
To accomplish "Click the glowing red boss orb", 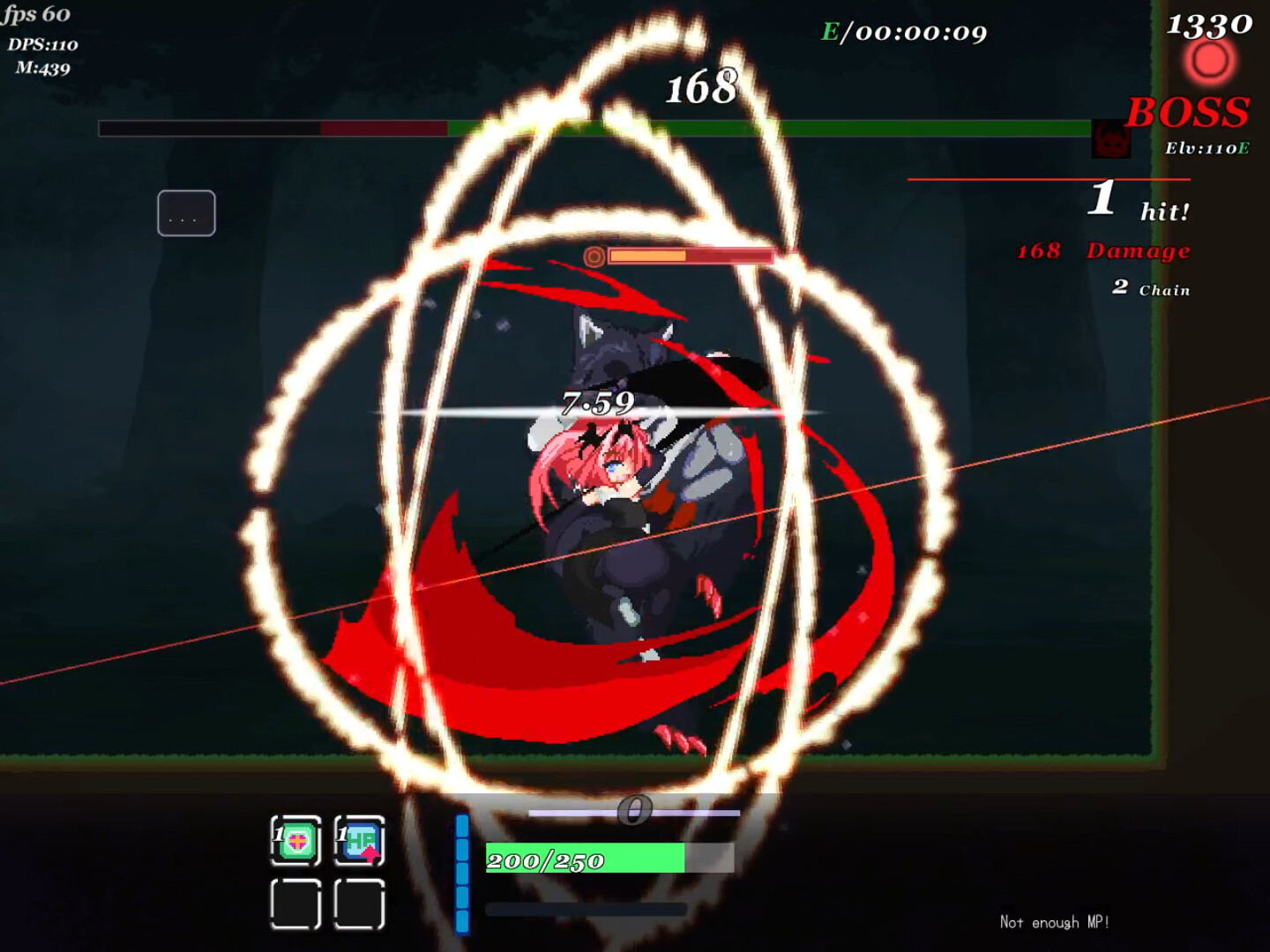I will point(1208,60).
